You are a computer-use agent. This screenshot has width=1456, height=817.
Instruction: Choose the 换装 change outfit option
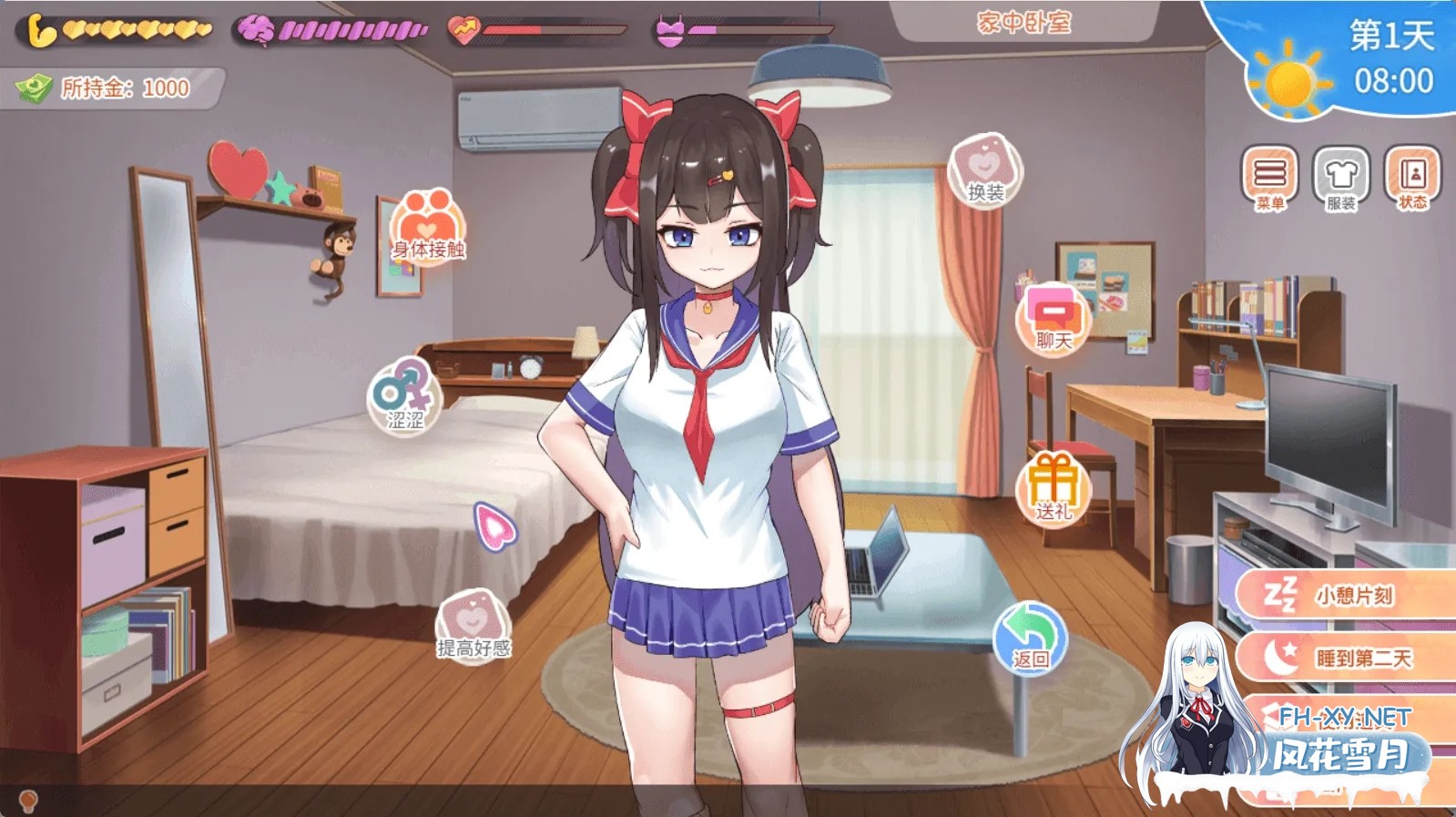[x=985, y=170]
